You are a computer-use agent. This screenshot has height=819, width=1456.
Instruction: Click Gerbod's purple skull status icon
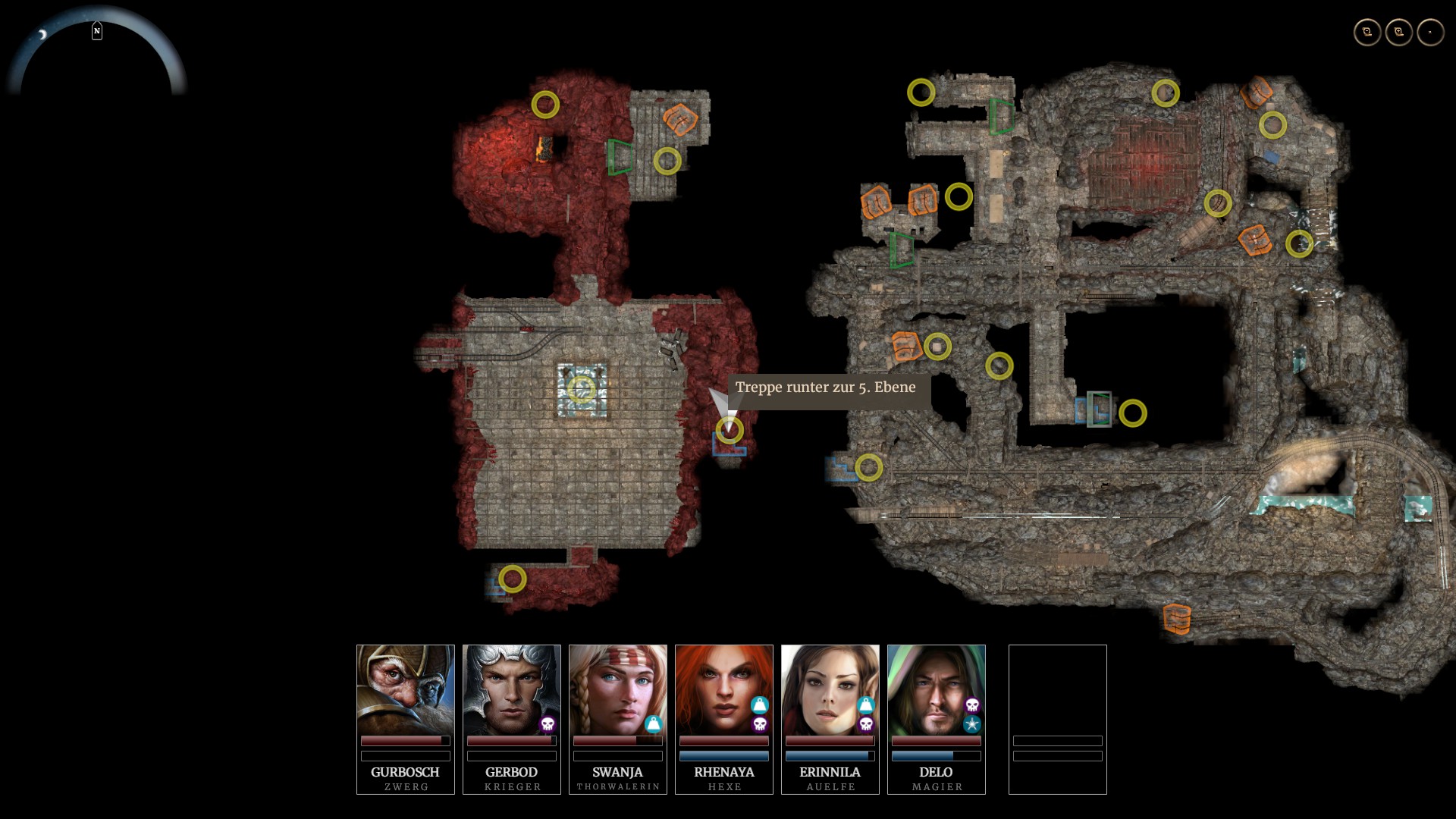pyautogui.click(x=548, y=724)
